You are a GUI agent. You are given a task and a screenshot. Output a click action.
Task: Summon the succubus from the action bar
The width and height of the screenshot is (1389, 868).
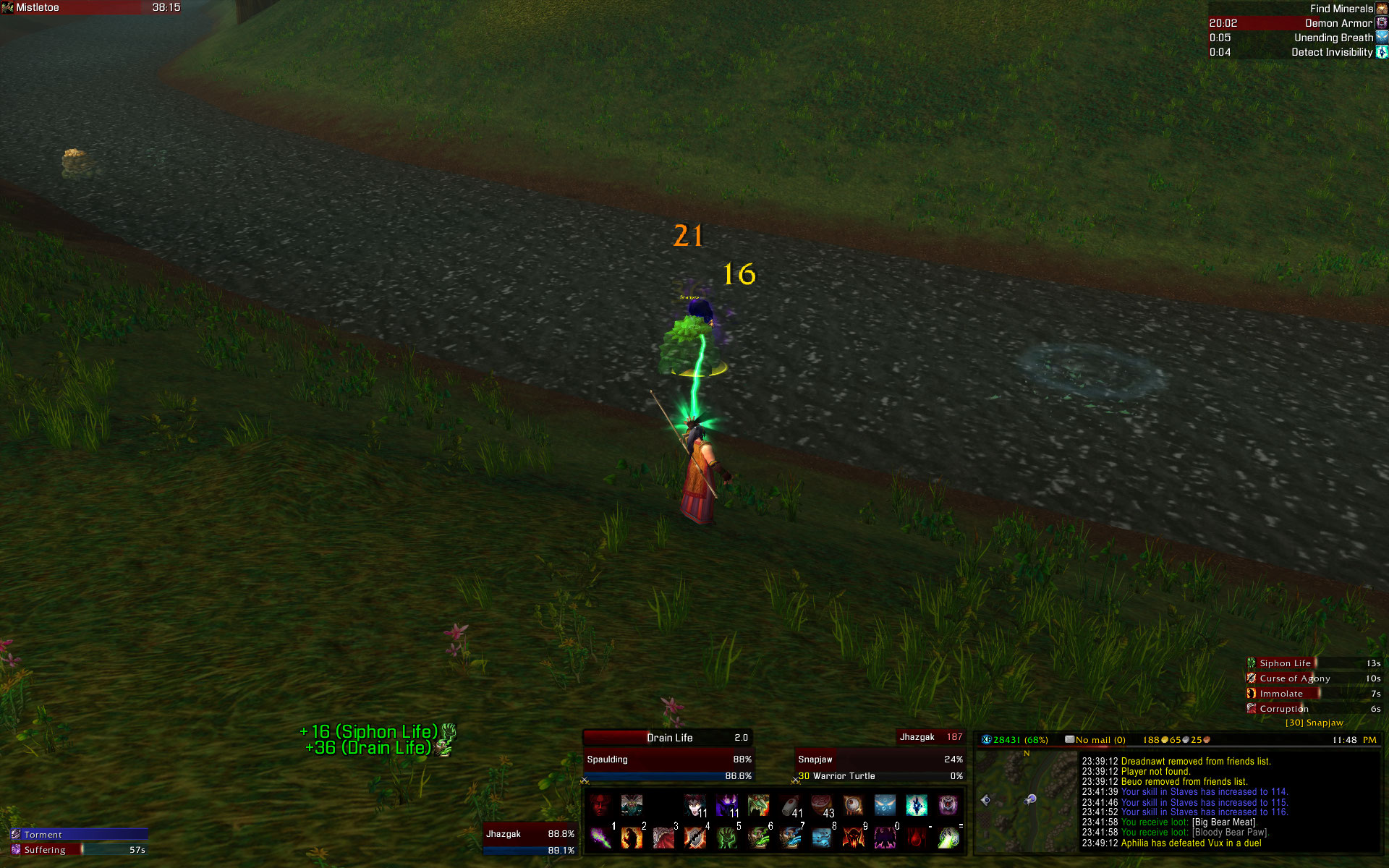pyautogui.click(x=695, y=805)
